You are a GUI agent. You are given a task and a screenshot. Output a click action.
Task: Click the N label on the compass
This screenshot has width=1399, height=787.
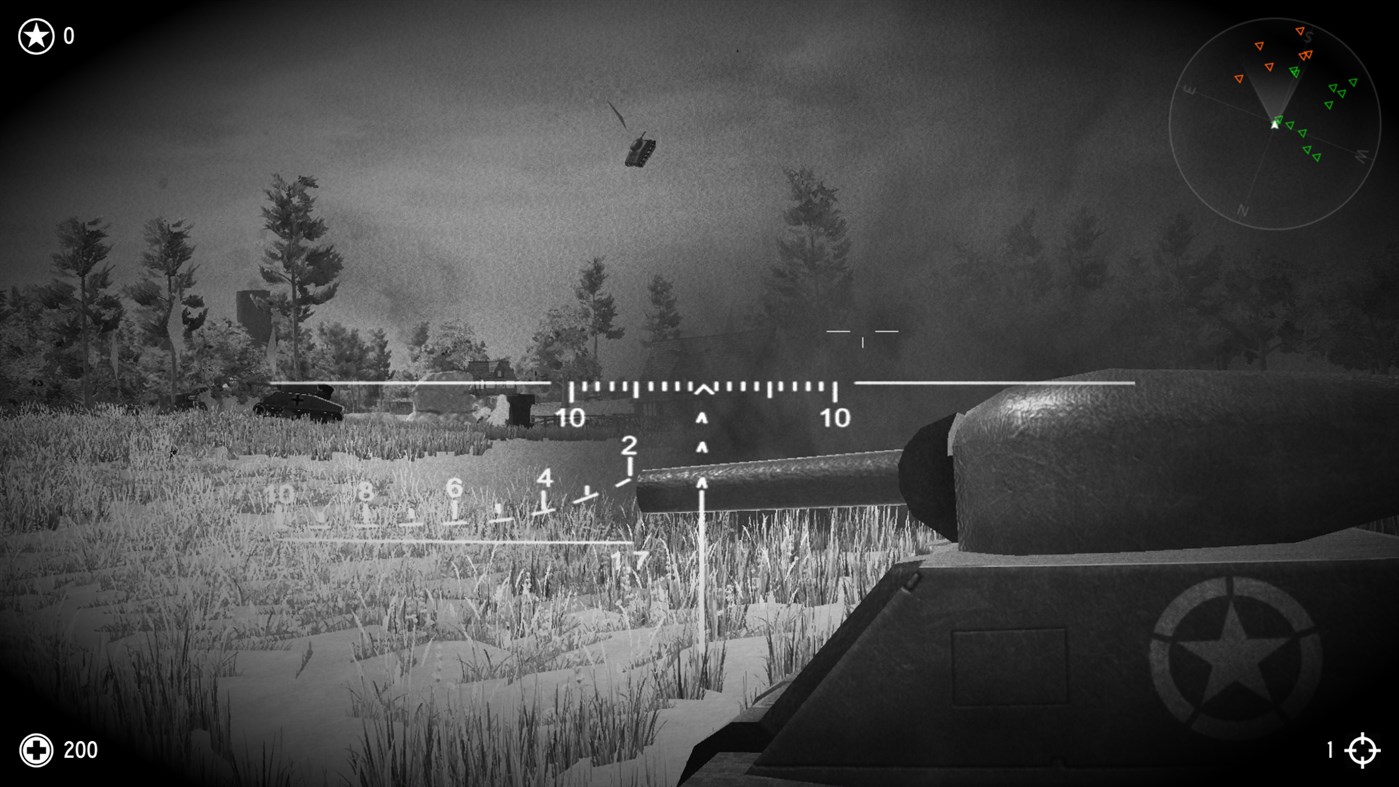click(1243, 210)
